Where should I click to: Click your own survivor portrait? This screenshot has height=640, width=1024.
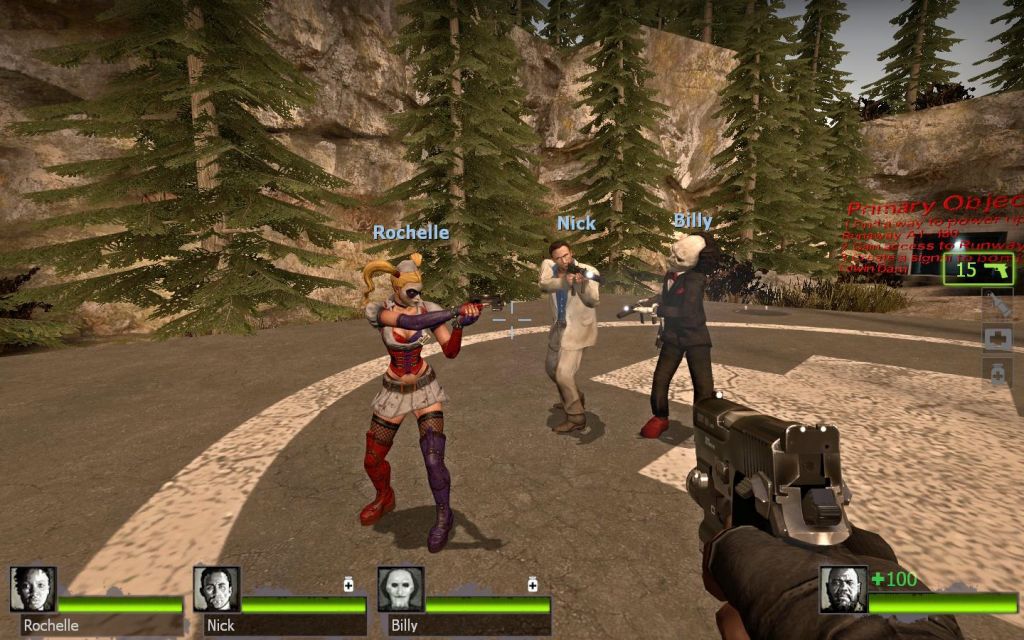click(x=842, y=590)
